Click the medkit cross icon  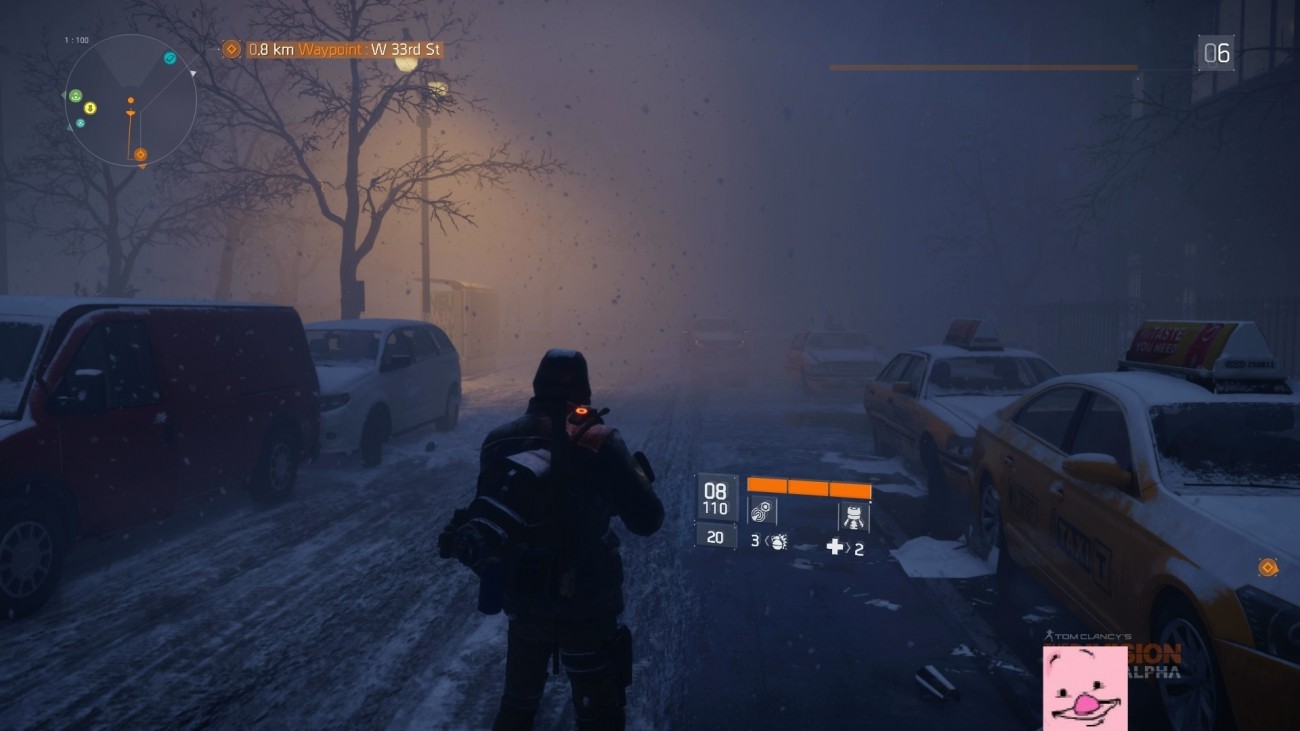coord(836,545)
